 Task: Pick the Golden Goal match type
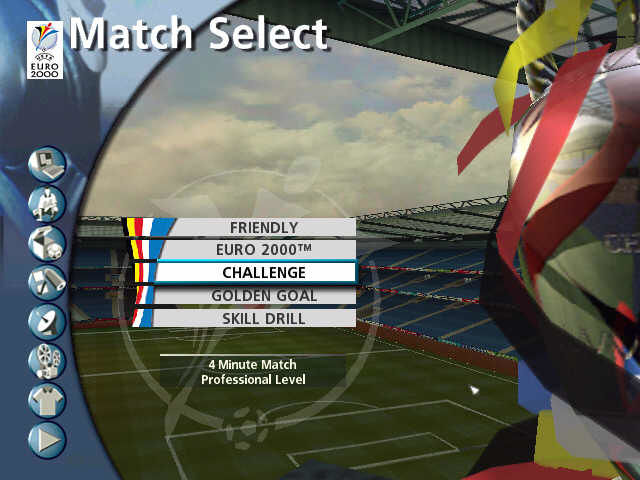click(264, 296)
